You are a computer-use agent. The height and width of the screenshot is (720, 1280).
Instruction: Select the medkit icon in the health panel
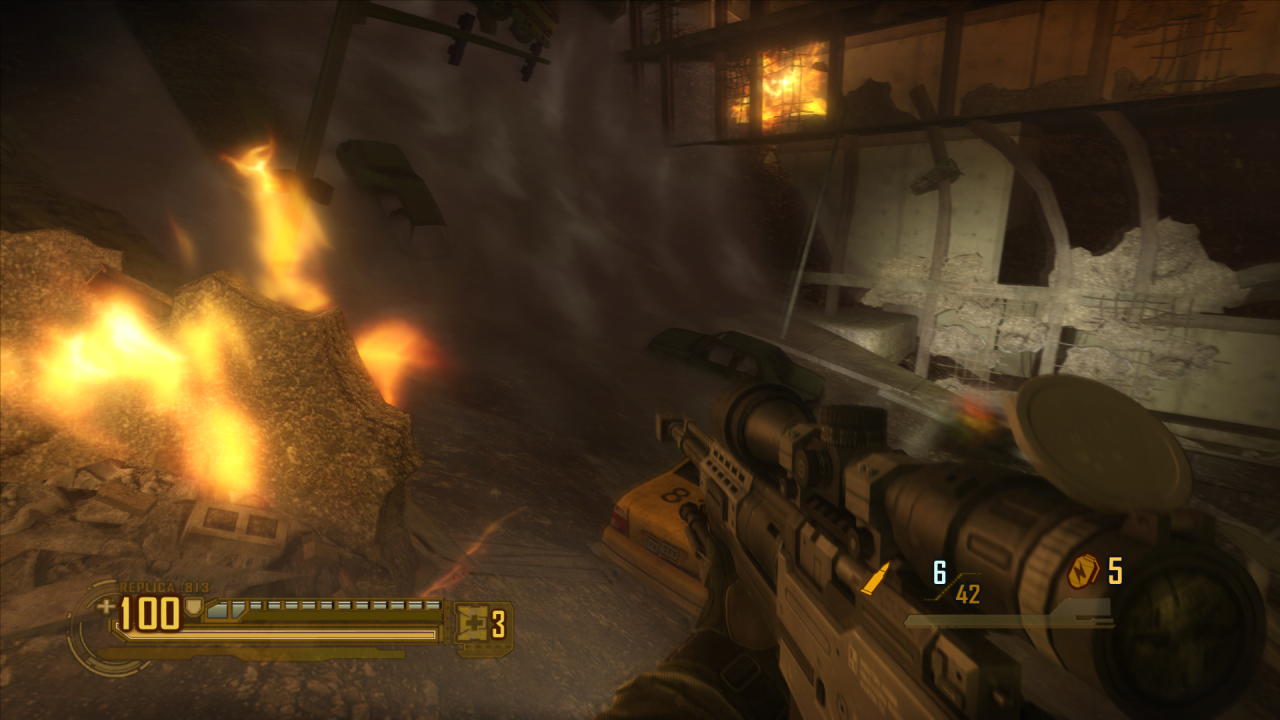pos(472,624)
